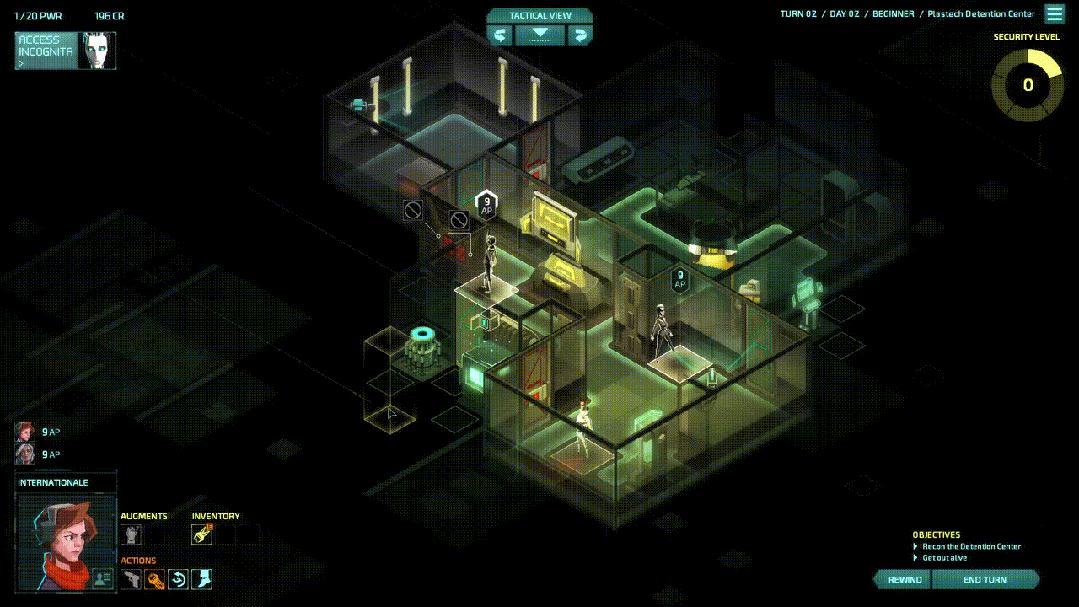1079x607 pixels.
Task: Activate the circular arrow action icon
Action: click(178, 579)
